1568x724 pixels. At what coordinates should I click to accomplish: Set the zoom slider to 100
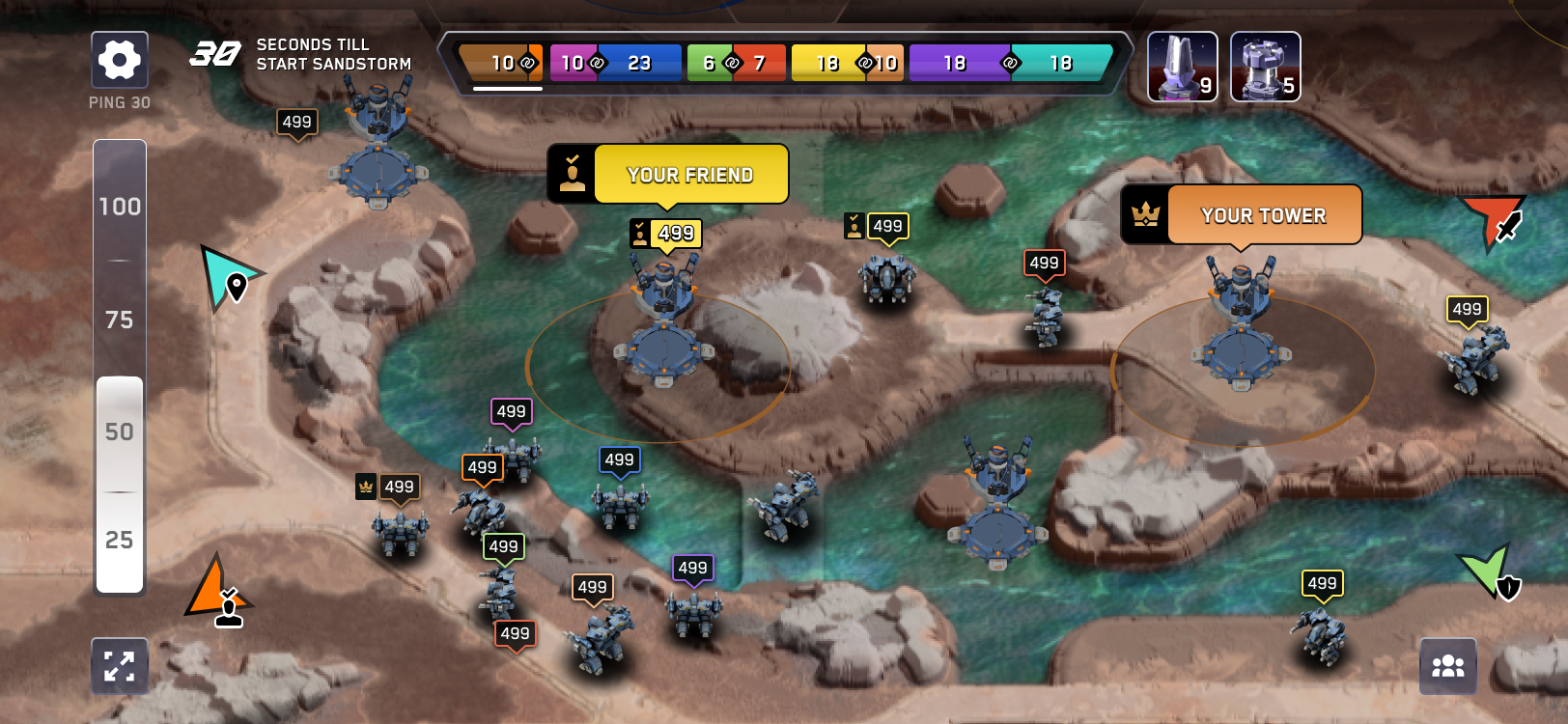coord(120,207)
